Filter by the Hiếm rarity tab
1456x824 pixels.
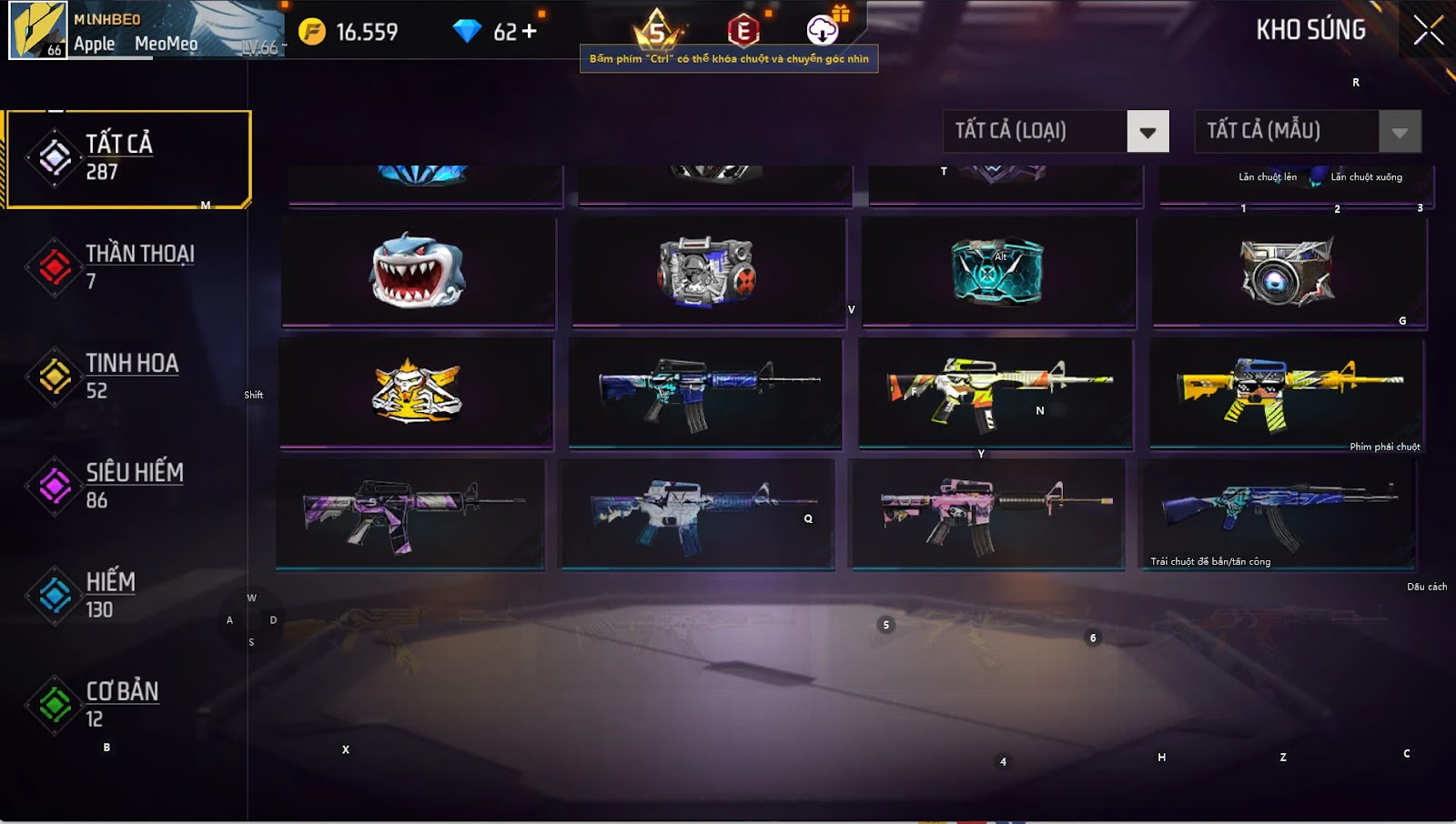pyautogui.click(x=127, y=595)
